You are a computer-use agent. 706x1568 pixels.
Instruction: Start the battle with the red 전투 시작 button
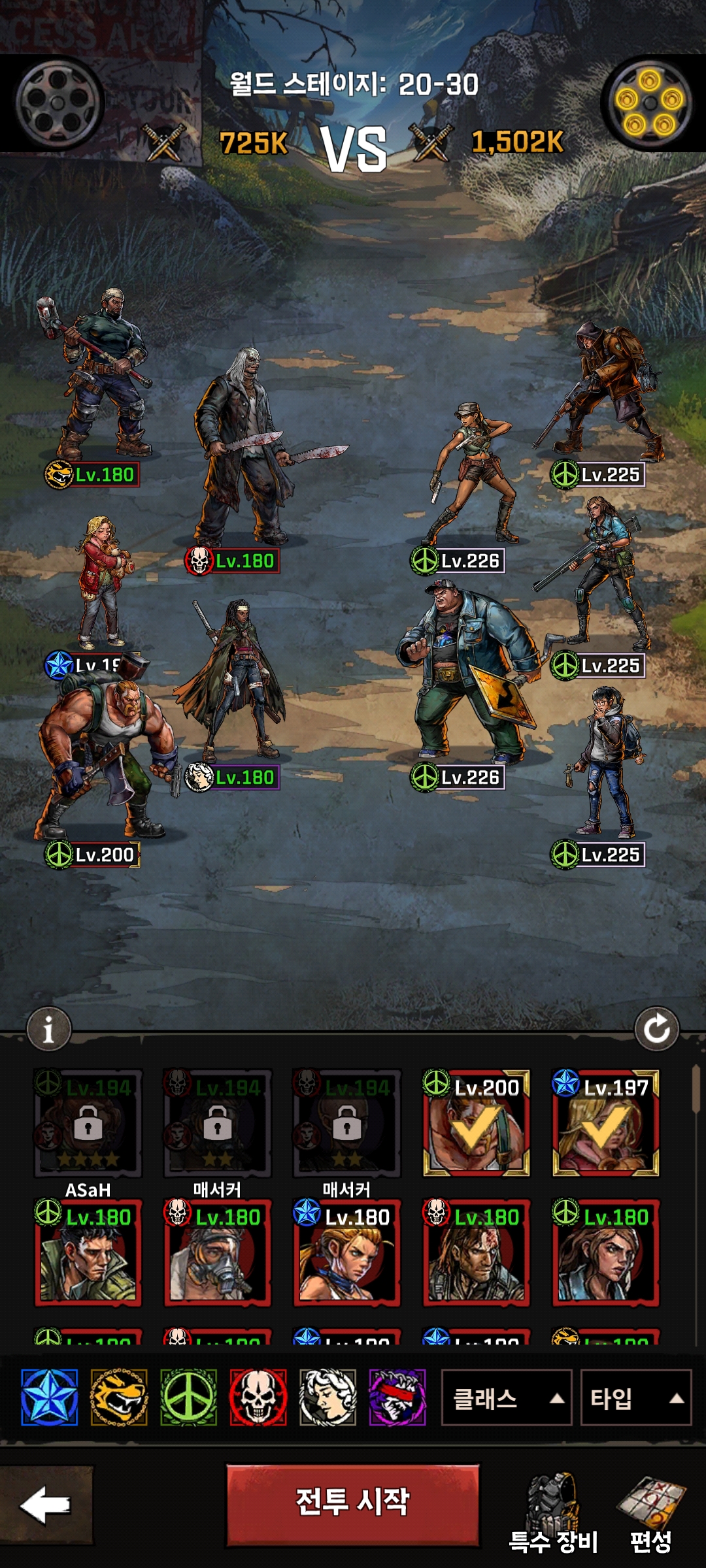coord(353,1504)
